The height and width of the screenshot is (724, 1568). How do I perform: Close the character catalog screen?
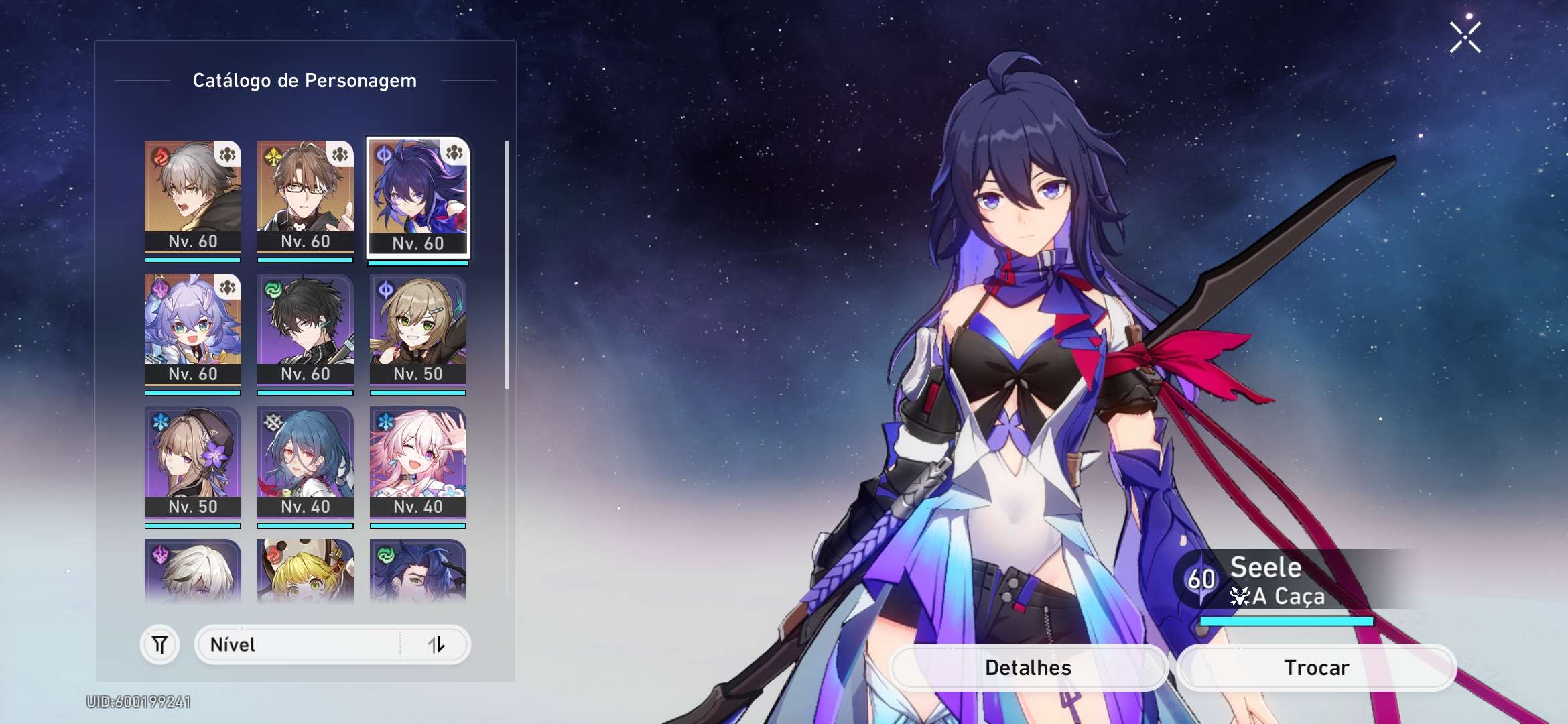1465,38
